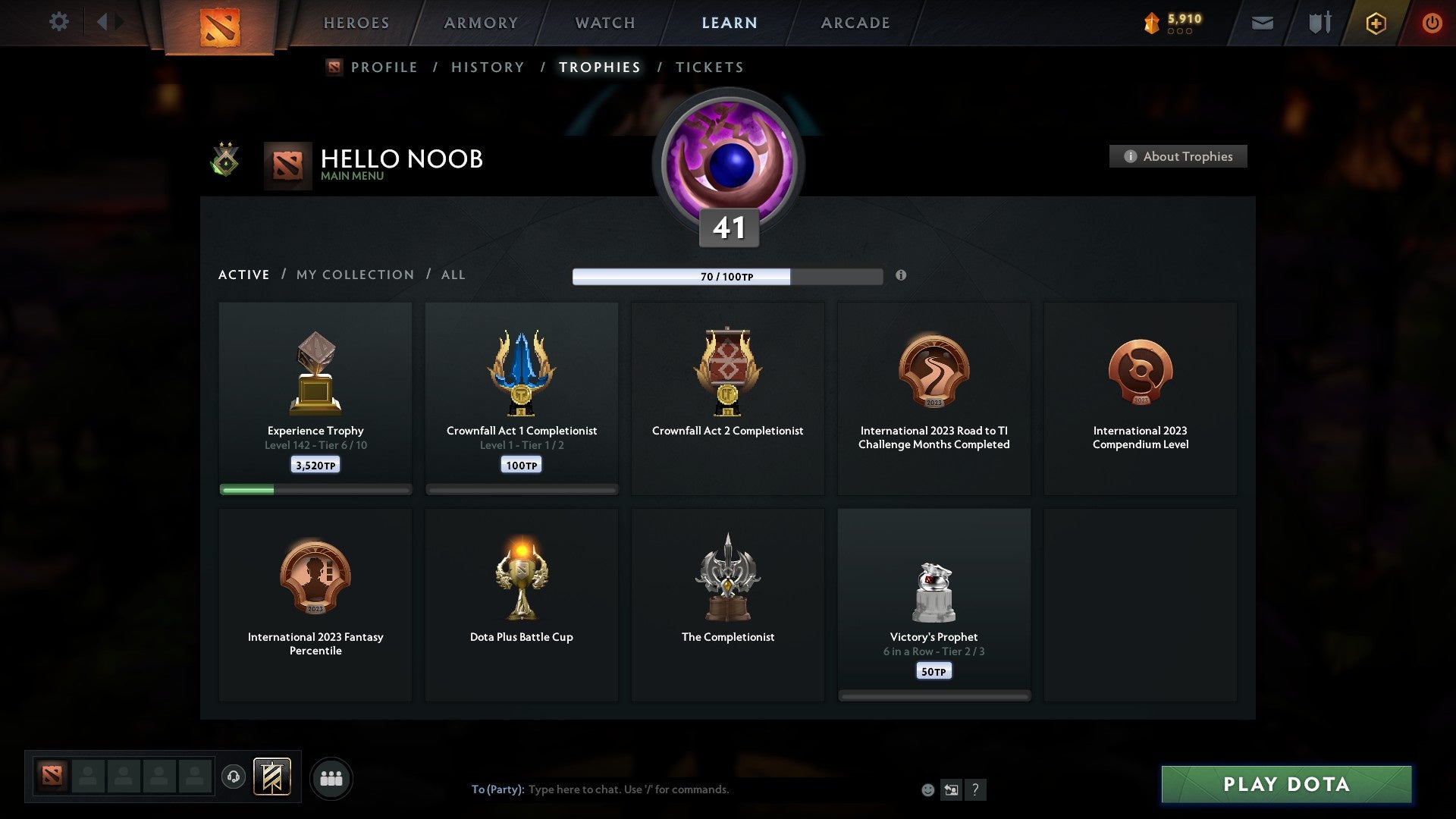Click the question mark help icon near chat
Screen dimensions: 1456x819
(x=977, y=789)
